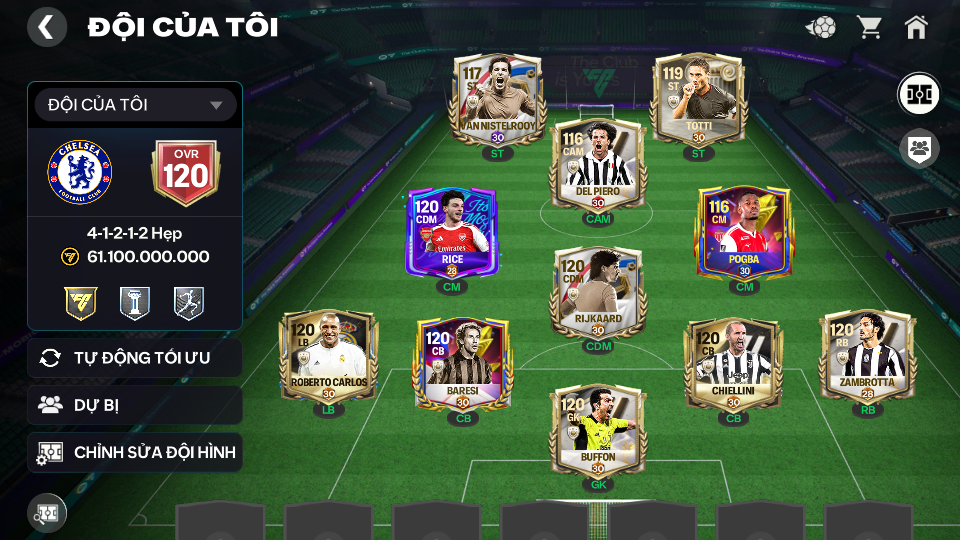Choose Chỉnh Sửa Đội Hình
This screenshot has height=540, width=960.
135,453
